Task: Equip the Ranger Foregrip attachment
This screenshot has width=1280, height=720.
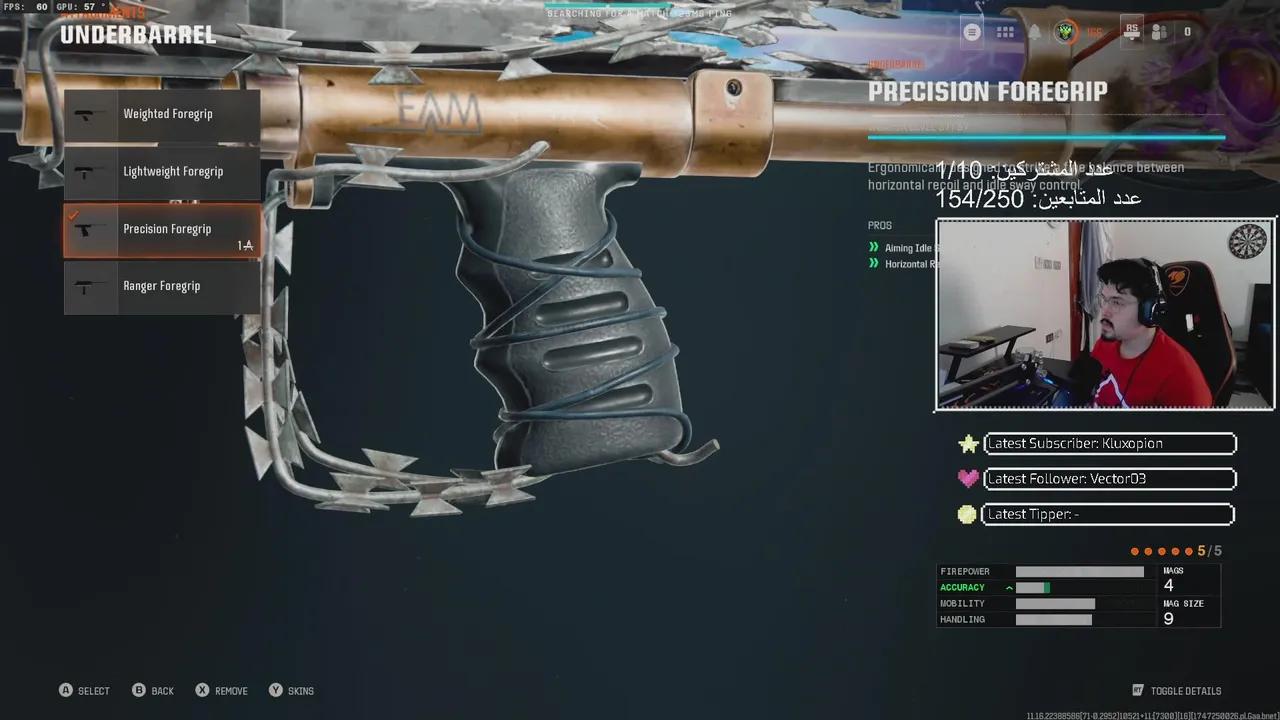Action: pyautogui.click(x=162, y=287)
